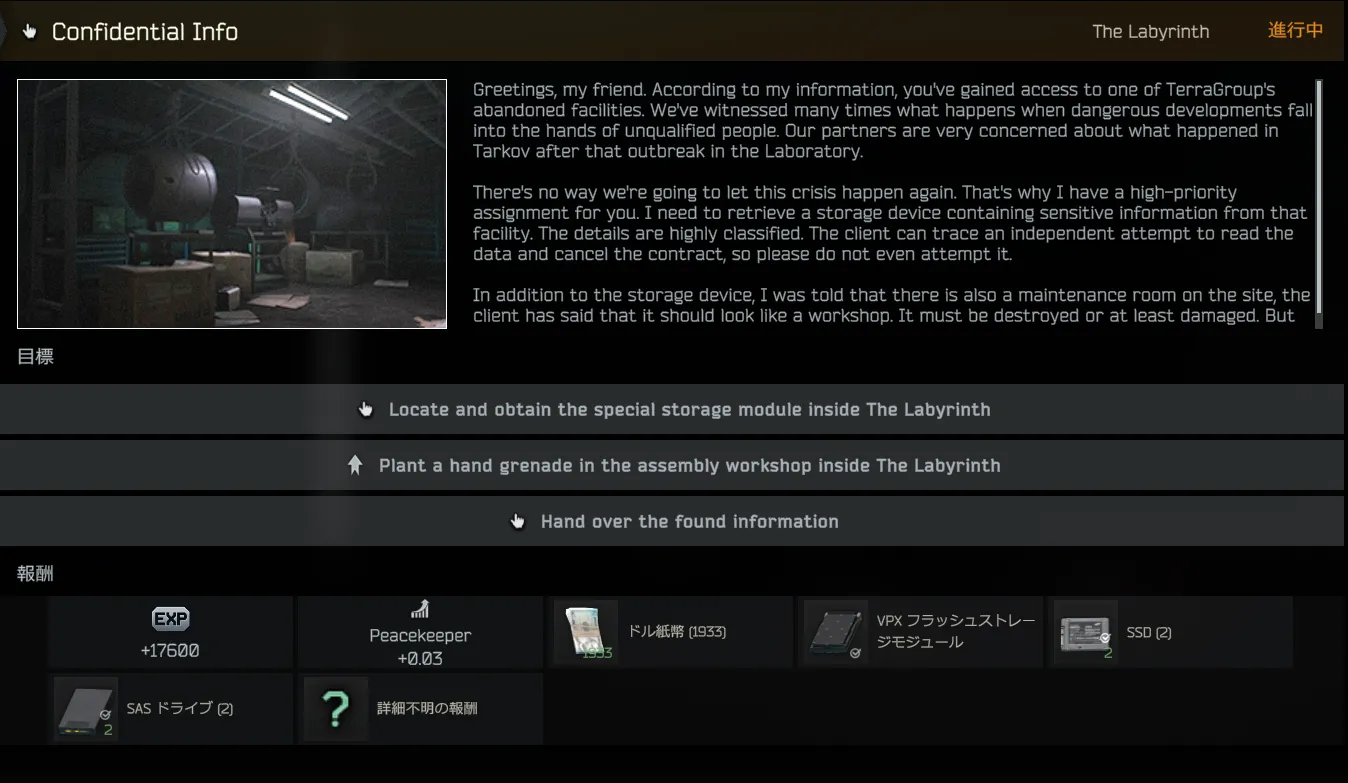Screen dimensions: 1348x783
Task: Open the question mark unknown reward icon
Action: 334,708
